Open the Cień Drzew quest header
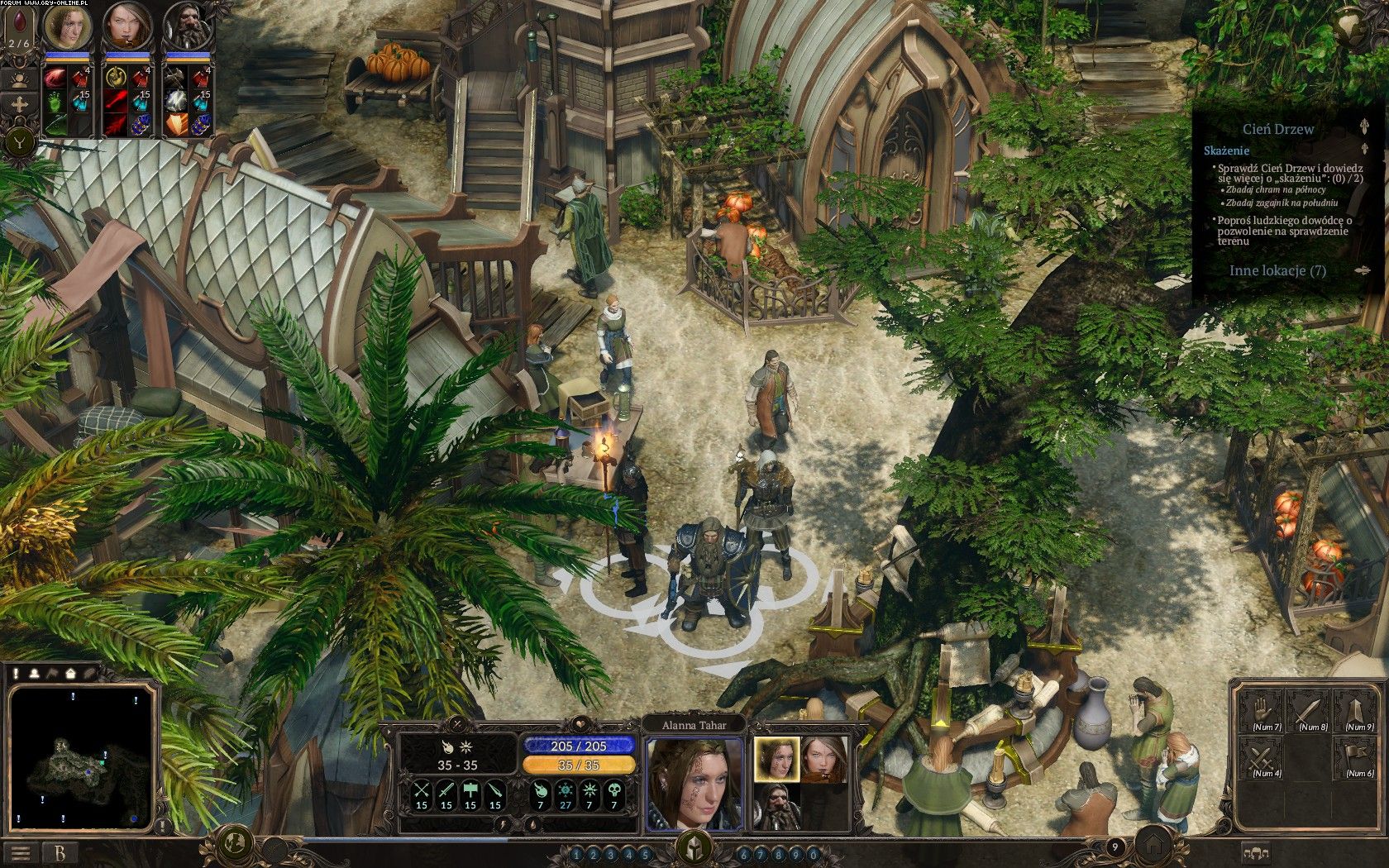1389x868 pixels. point(1278,129)
